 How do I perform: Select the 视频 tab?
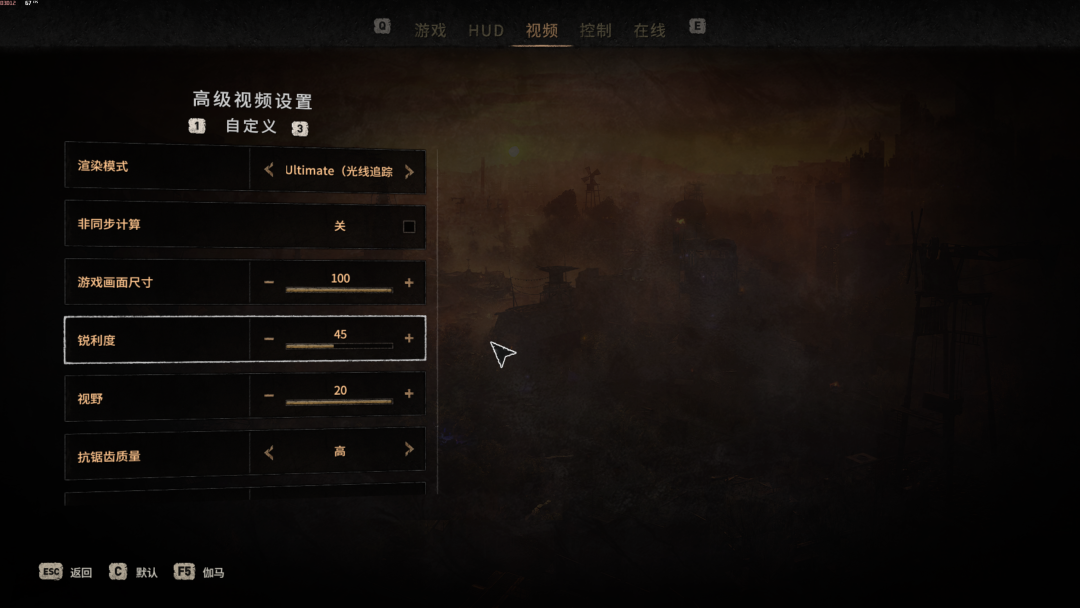coord(542,30)
